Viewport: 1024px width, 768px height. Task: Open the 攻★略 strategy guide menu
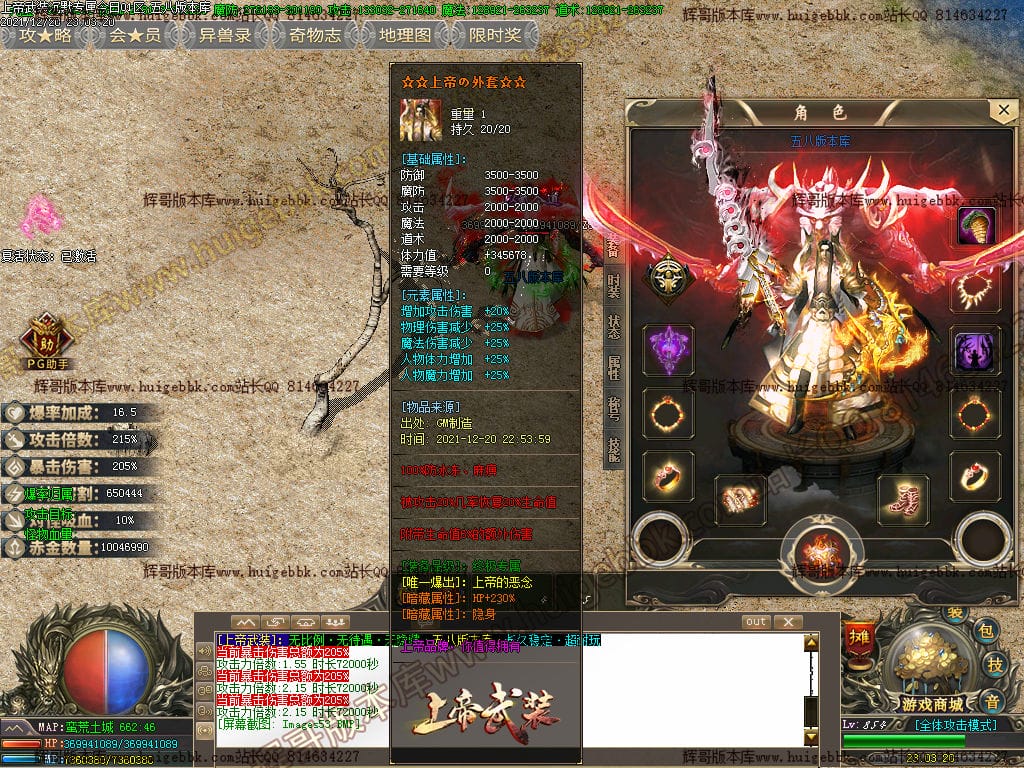pos(46,35)
